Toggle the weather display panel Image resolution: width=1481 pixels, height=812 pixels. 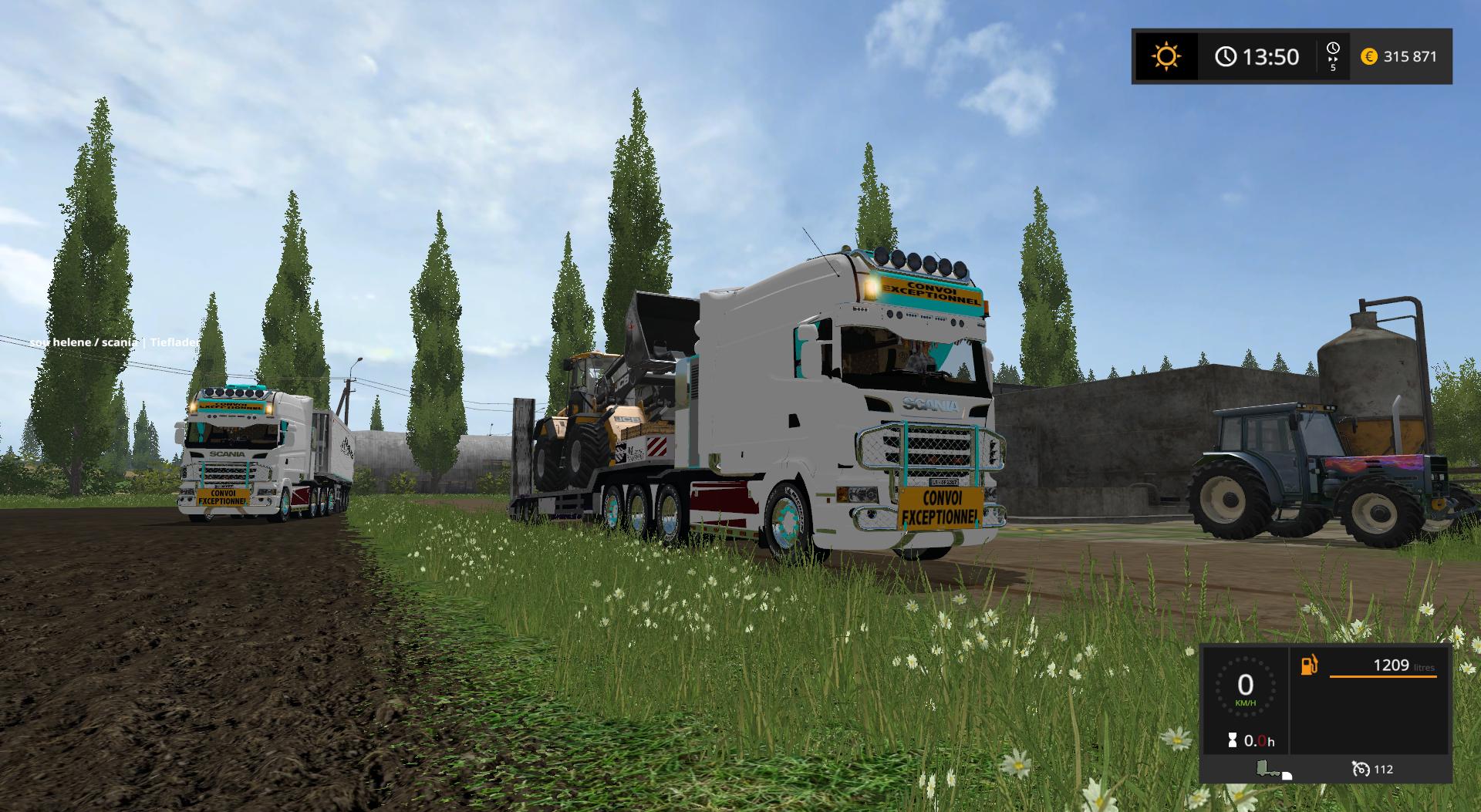click(1166, 56)
